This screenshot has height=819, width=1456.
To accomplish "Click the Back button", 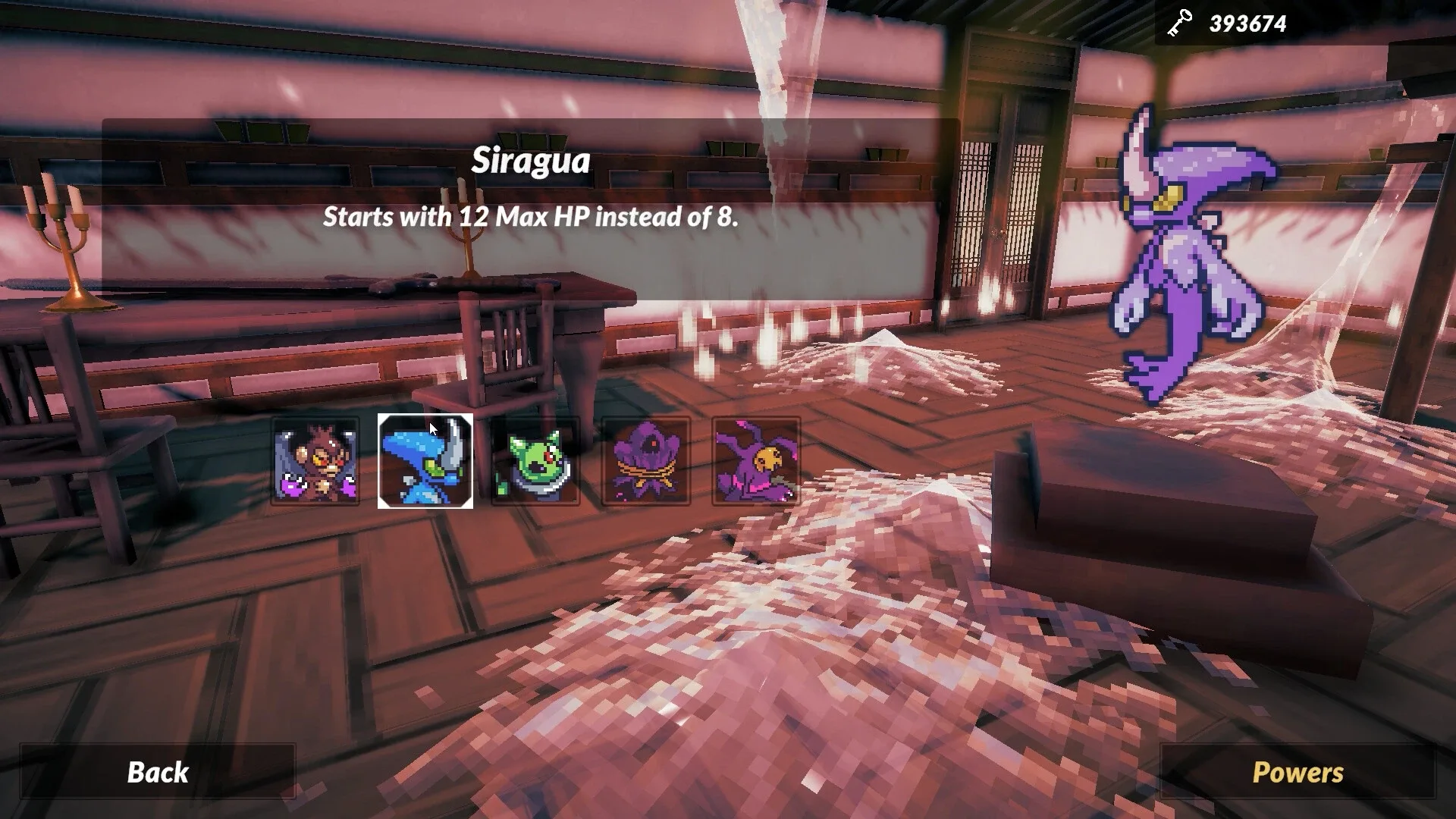I will 158,773.
